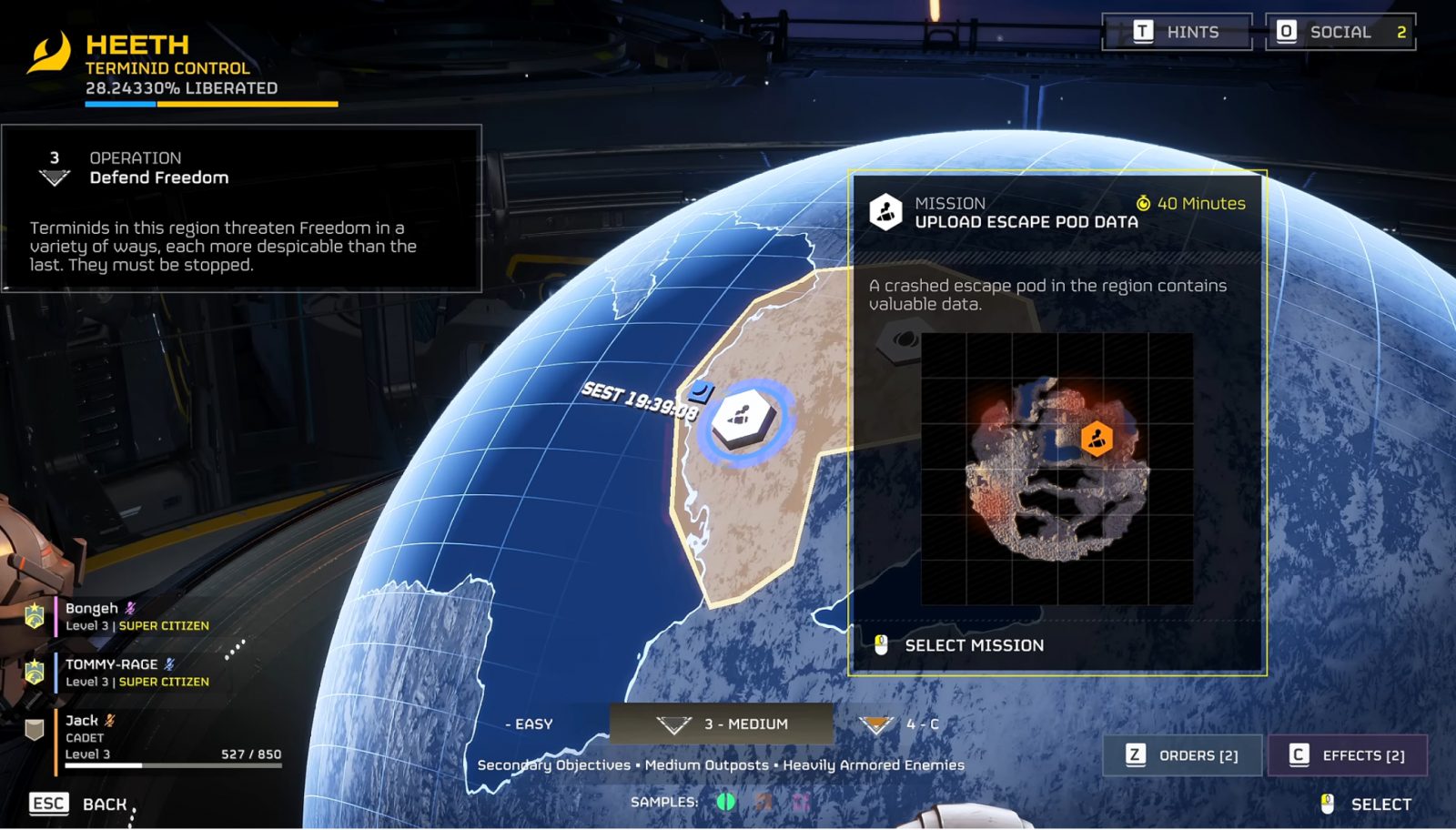Select the Upload Escape Pod Data mission
1456x830 pixels.
tap(973, 645)
